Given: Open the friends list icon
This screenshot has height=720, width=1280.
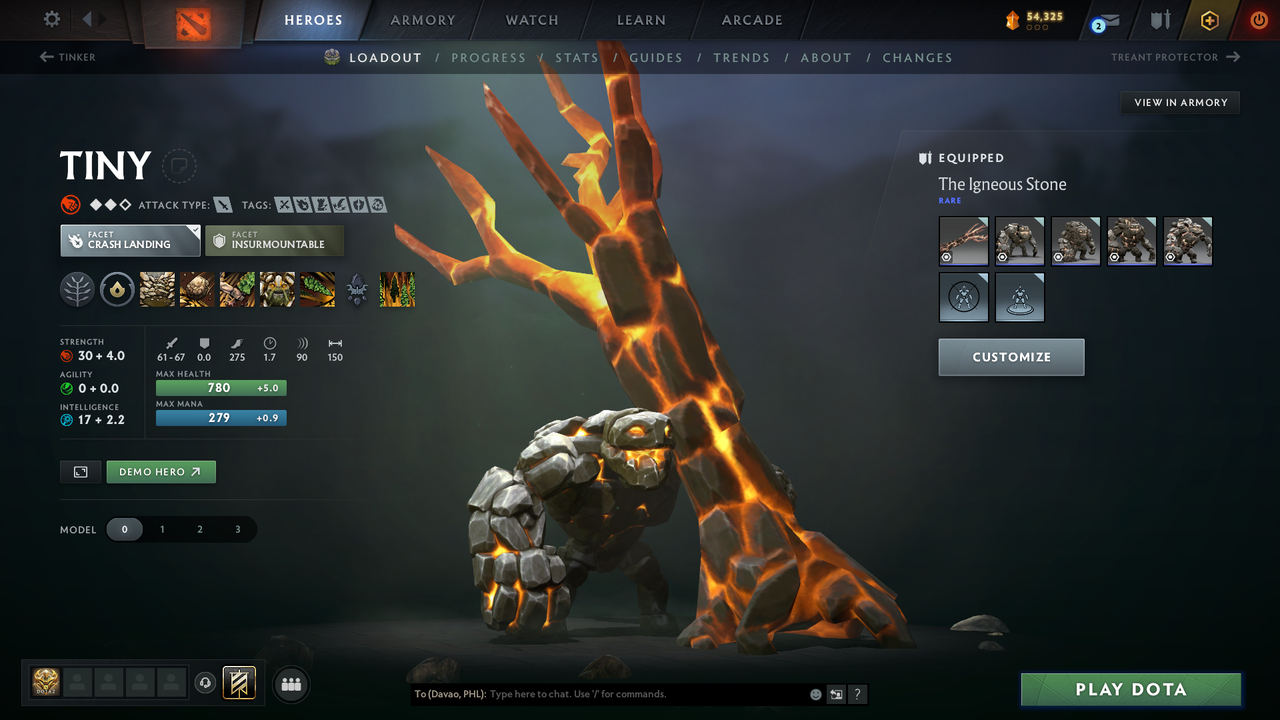Looking at the screenshot, I should 291,684.
